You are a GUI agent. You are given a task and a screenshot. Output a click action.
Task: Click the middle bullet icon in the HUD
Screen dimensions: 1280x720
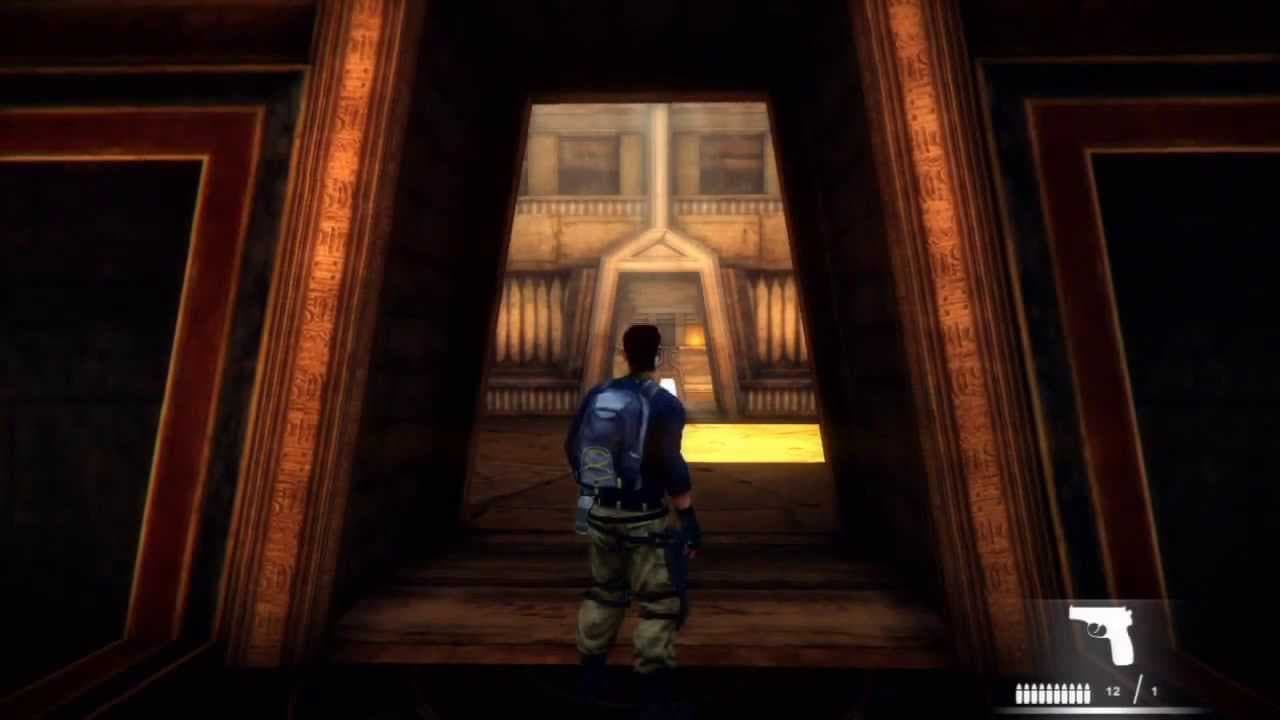point(1054,692)
